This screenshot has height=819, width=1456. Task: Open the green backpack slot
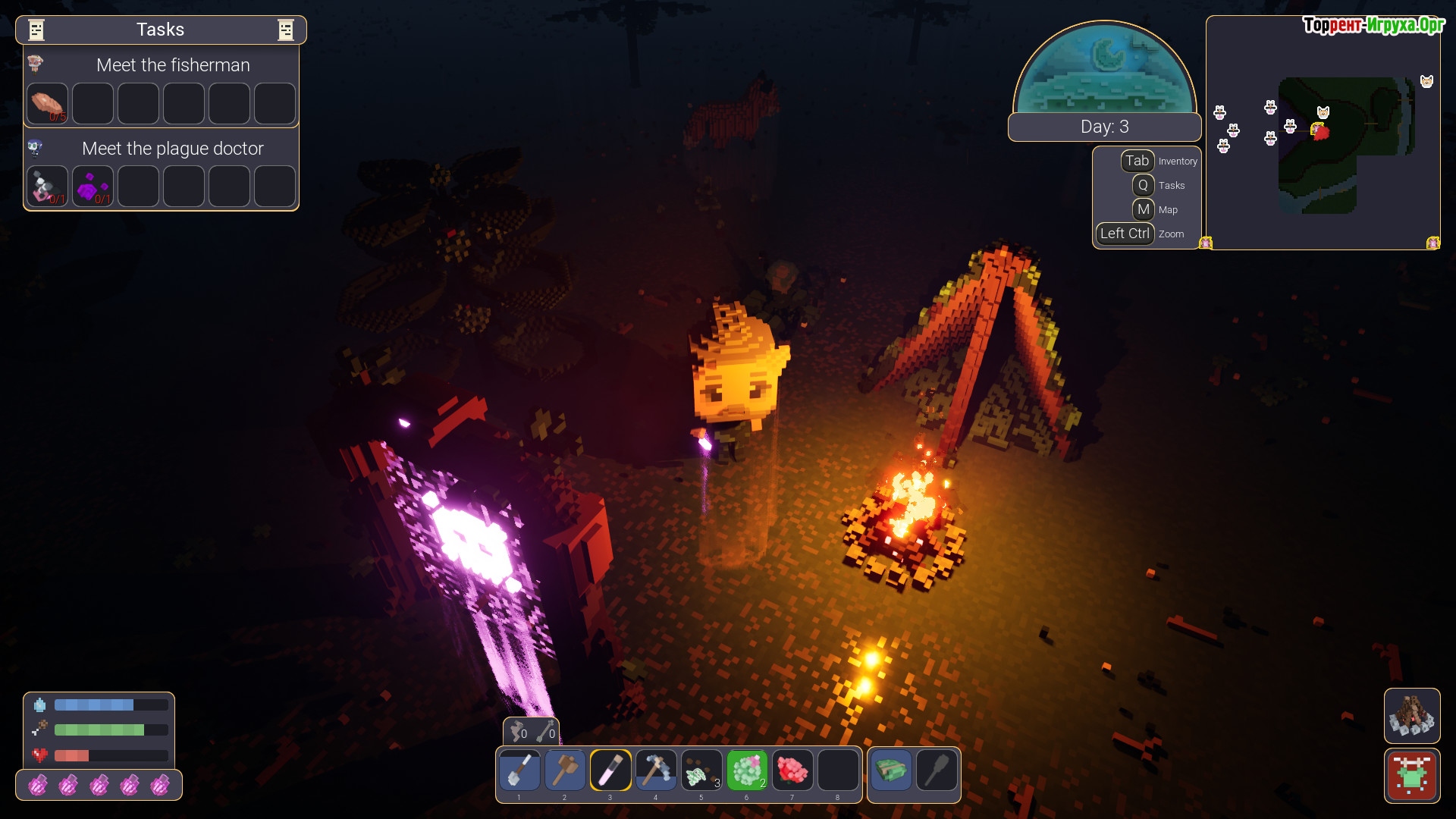pos(891,770)
